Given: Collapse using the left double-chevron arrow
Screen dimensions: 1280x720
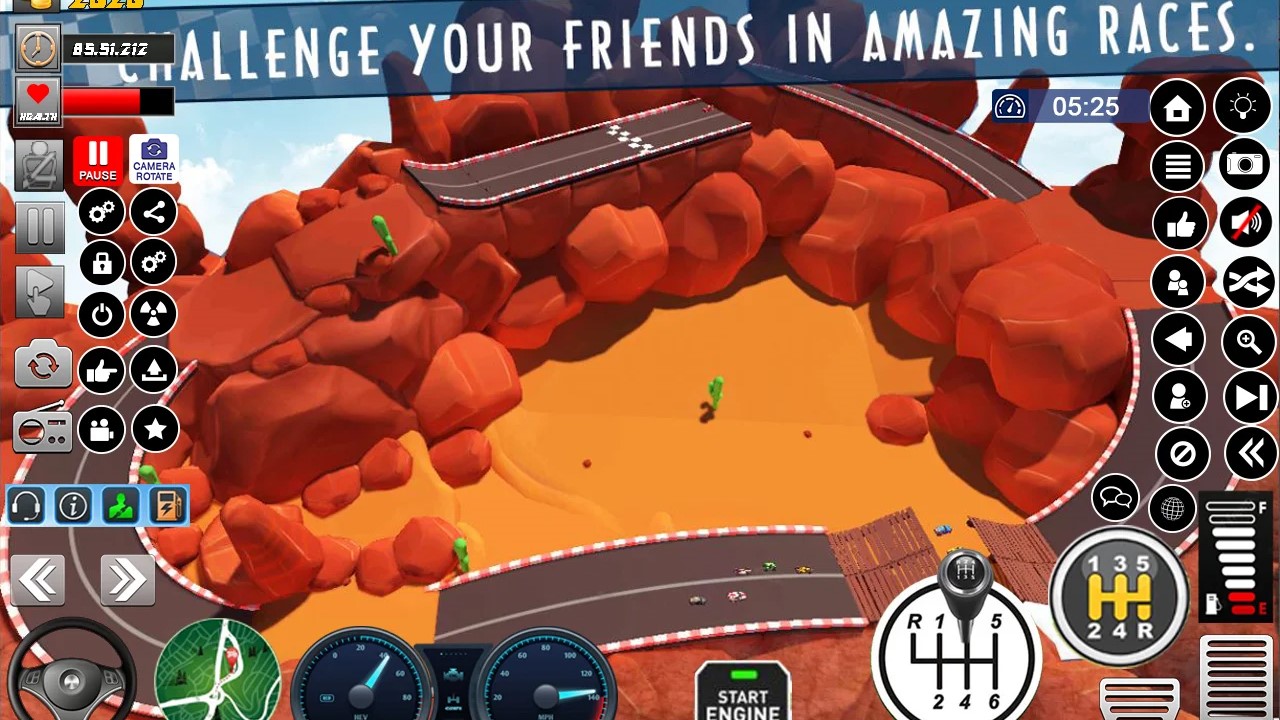Looking at the screenshot, I should point(40,580).
